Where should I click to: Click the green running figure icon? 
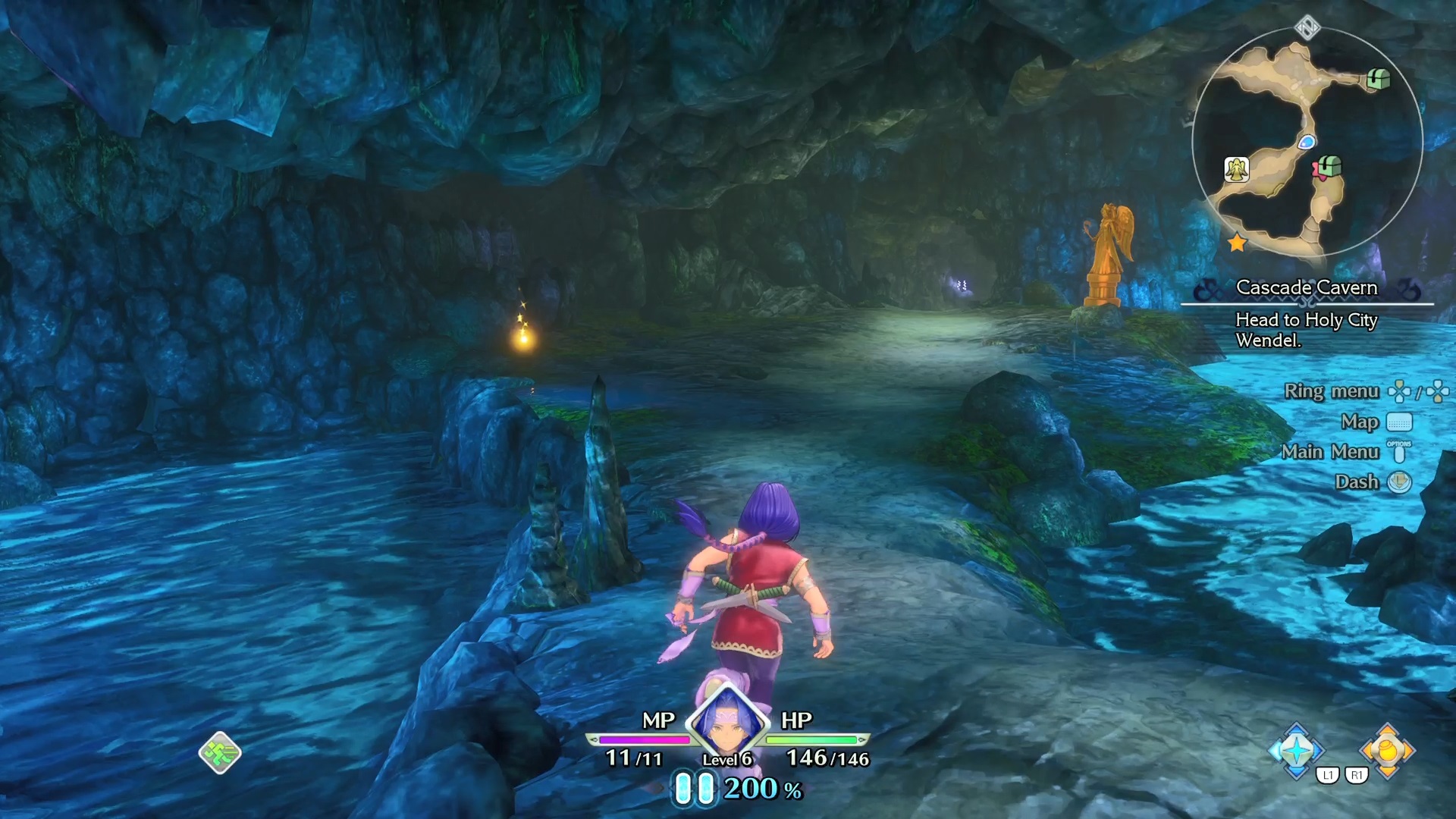tap(220, 753)
